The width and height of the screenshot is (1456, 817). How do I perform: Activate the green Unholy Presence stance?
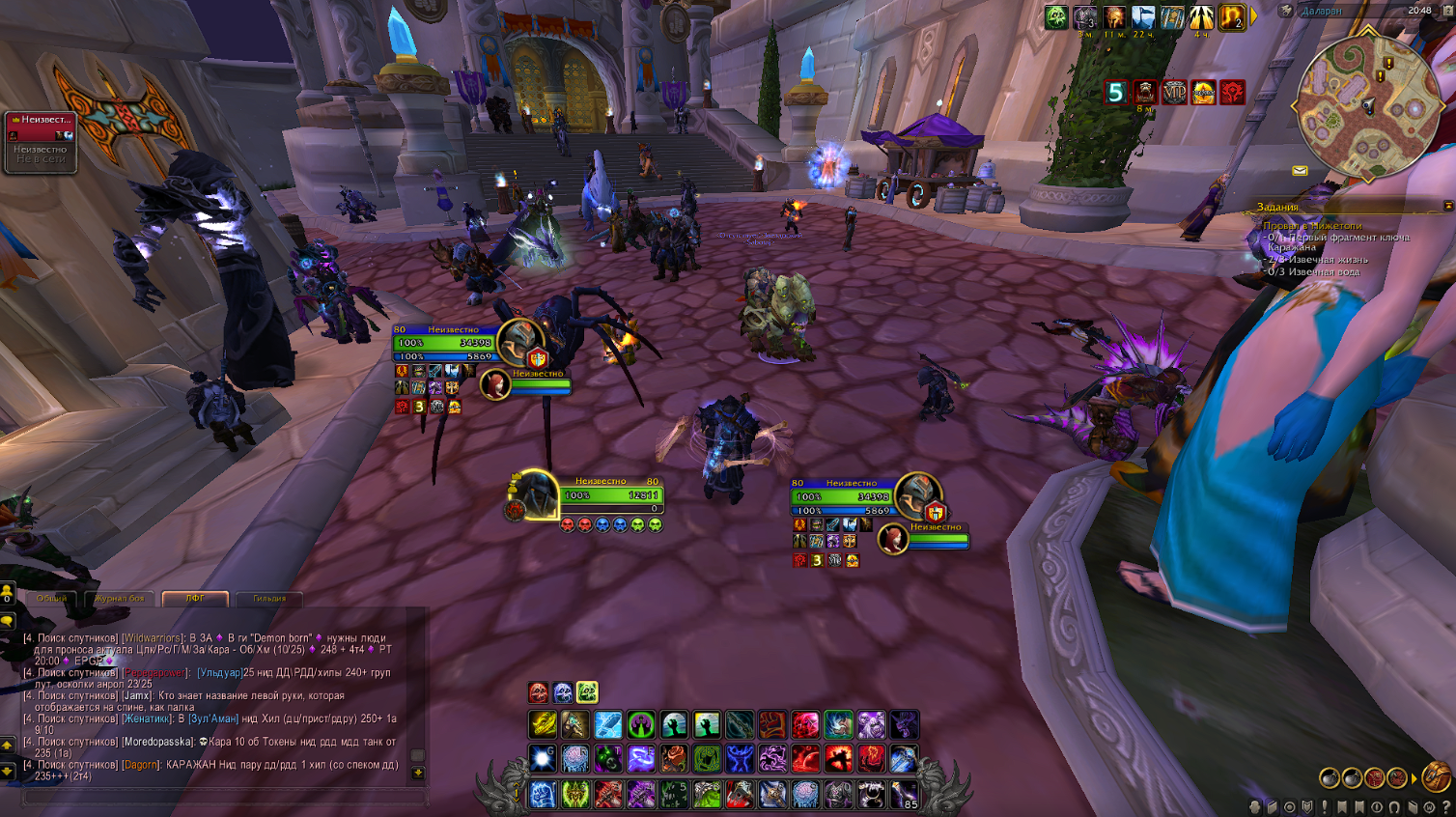click(x=587, y=692)
